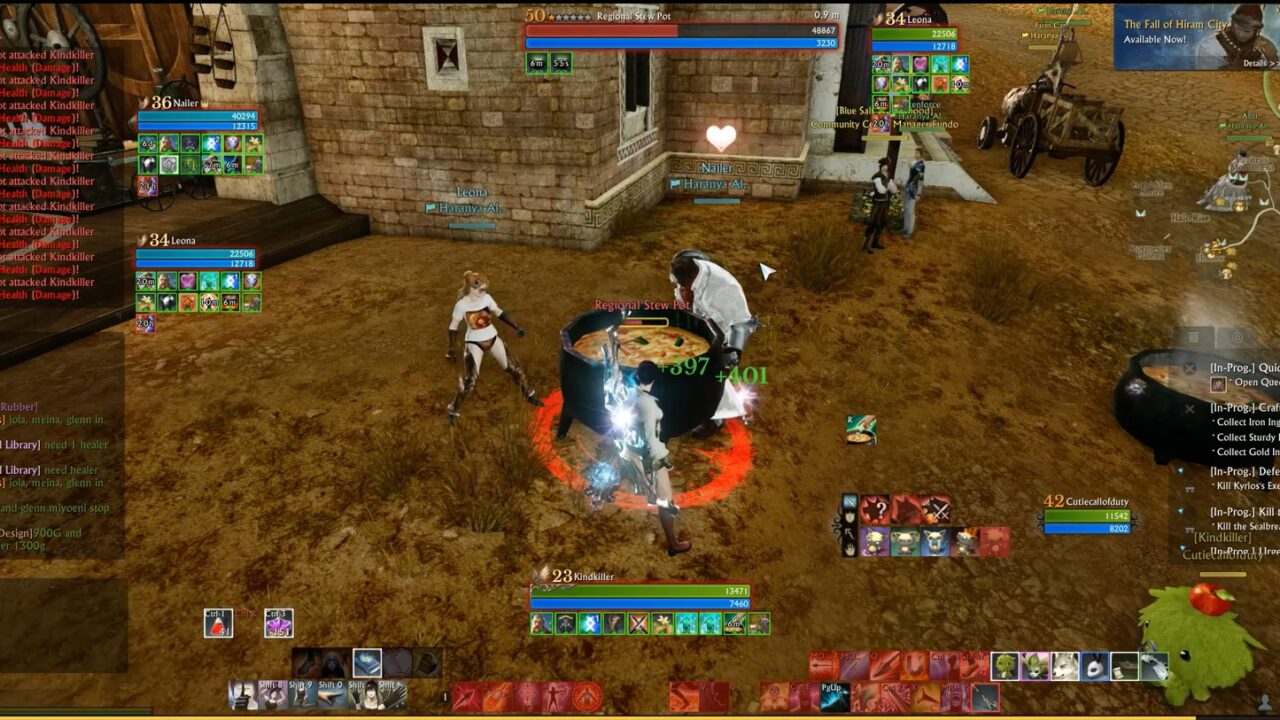The image size is (1280, 720).
Task: Select the question mark pet command icon
Action: tap(875, 510)
